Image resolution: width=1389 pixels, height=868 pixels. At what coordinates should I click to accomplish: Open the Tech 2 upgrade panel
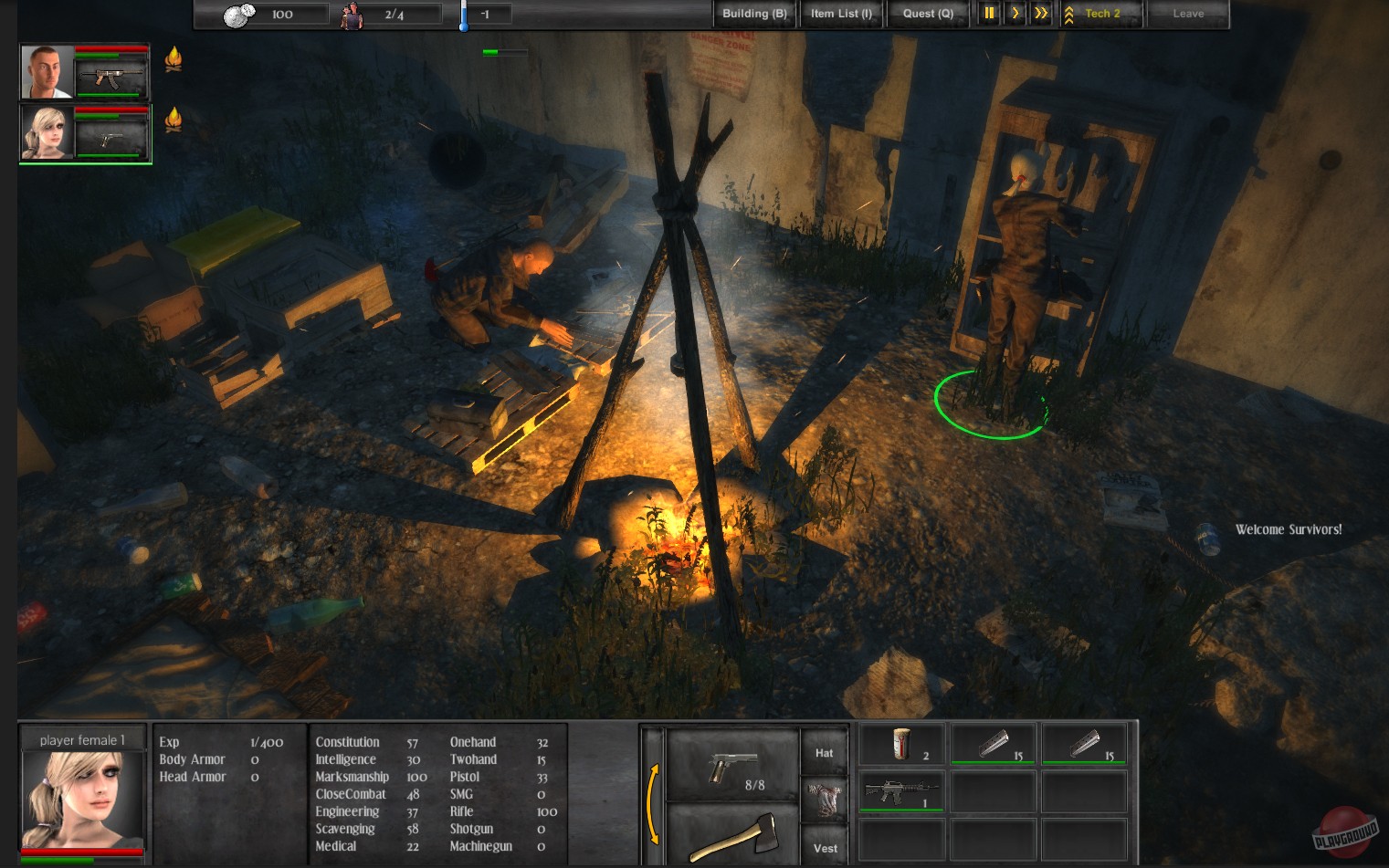click(x=1100, y=14)
